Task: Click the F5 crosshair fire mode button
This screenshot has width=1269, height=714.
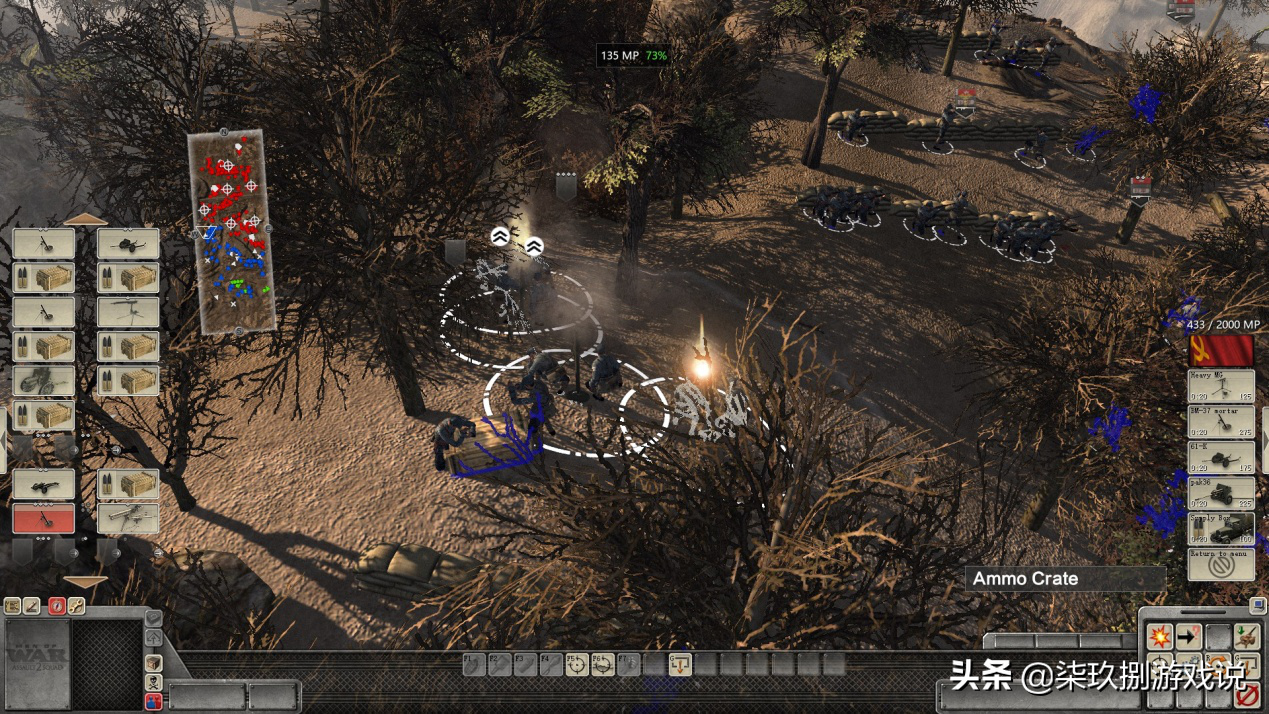Action: (577, 664)
